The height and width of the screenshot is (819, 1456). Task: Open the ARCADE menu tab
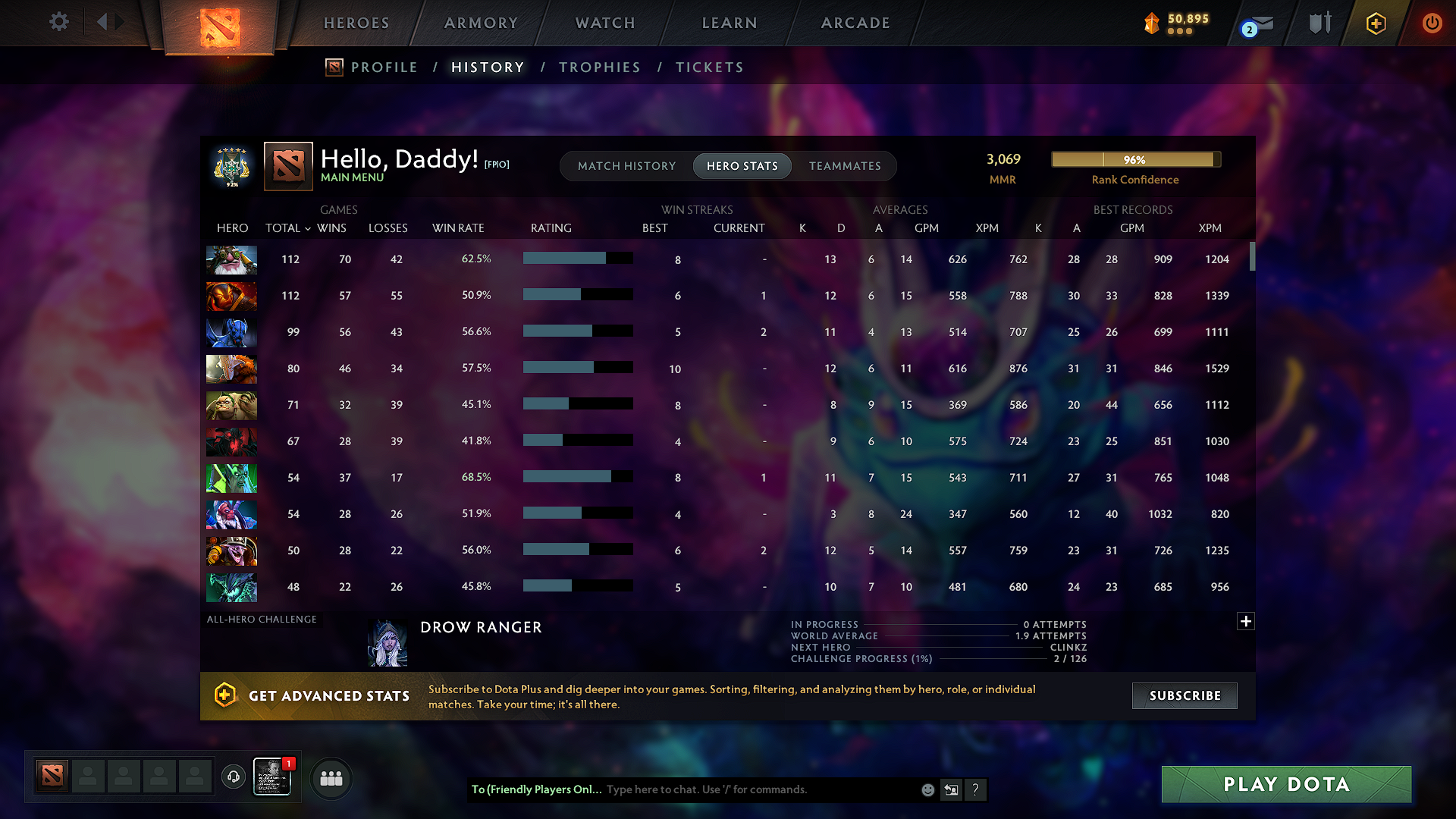pyautogui.click(x=855, y=23)
